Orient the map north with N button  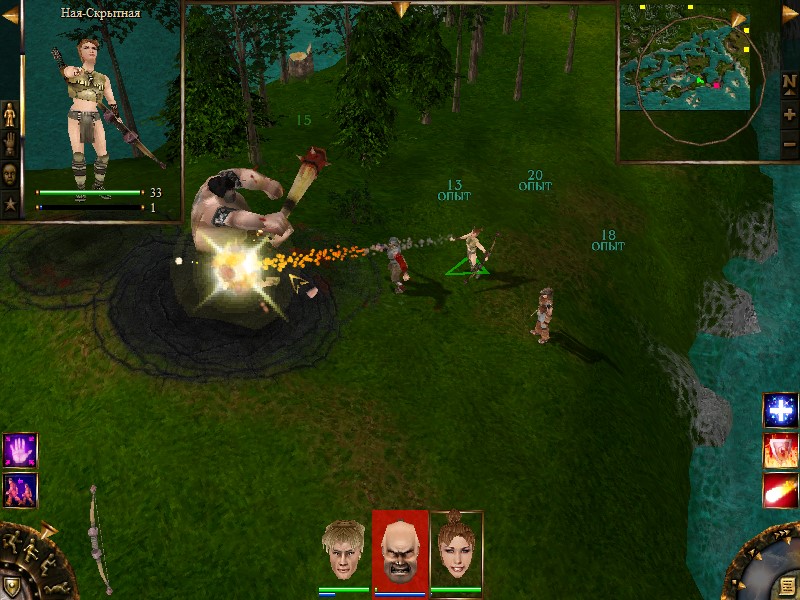[x=789, y=85]
